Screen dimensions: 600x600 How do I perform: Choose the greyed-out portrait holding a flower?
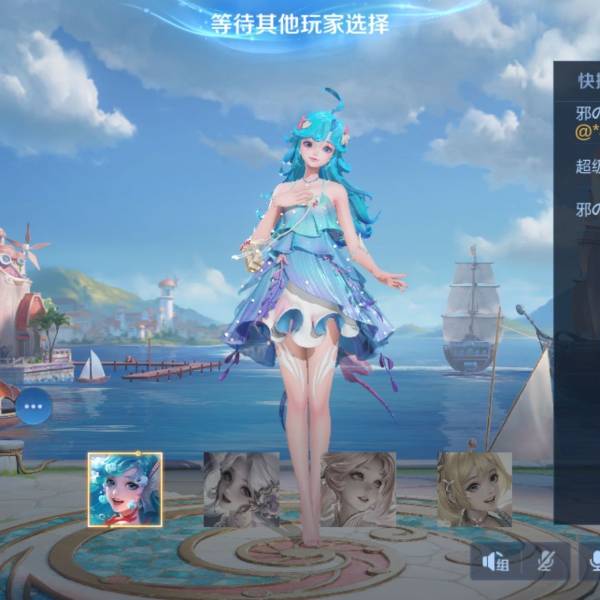coord(242,489)
